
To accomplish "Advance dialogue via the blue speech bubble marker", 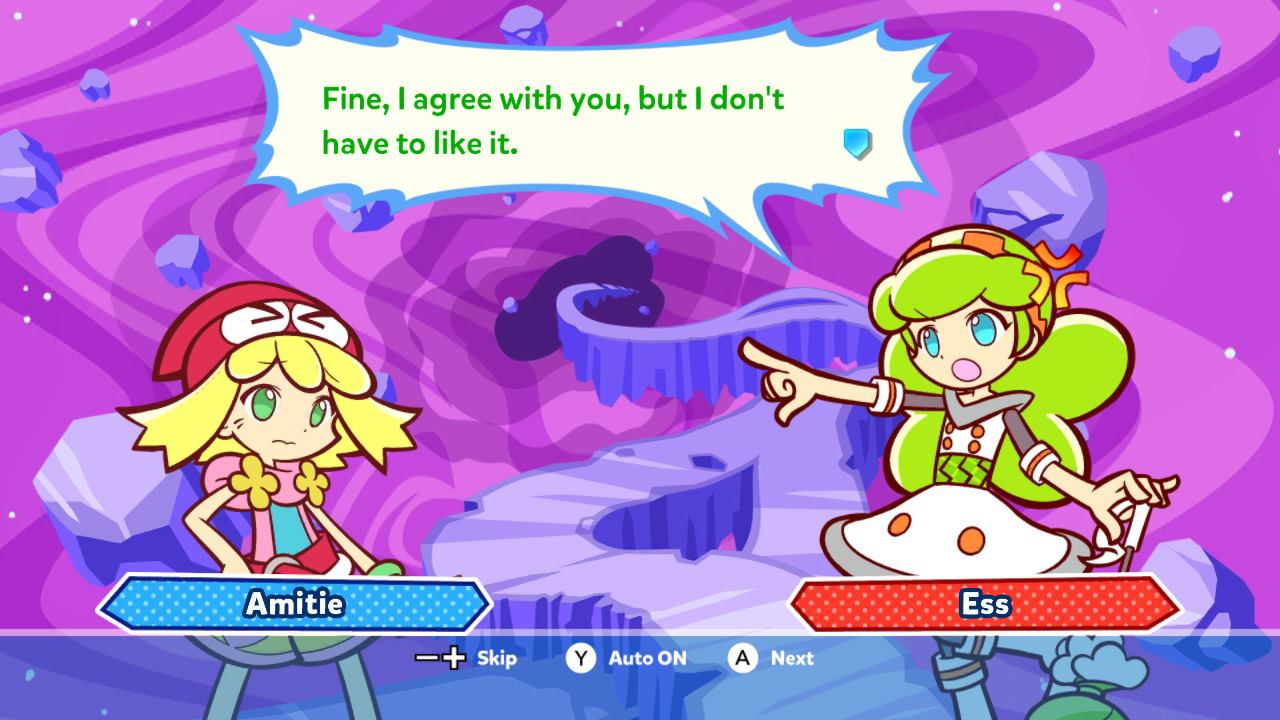I will 857,144.
